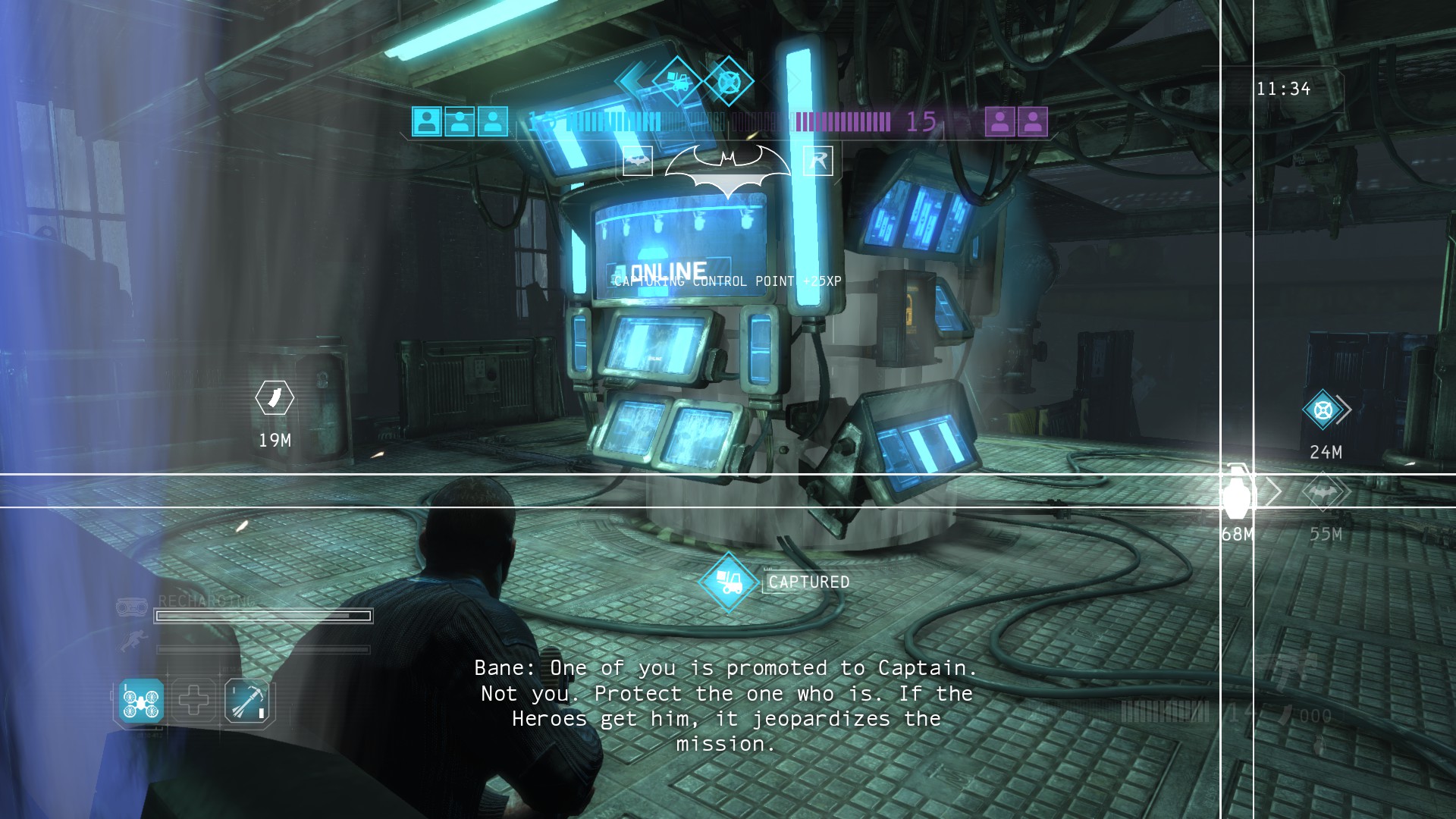Click the sprinting figure stamina icon

[133, 642]
